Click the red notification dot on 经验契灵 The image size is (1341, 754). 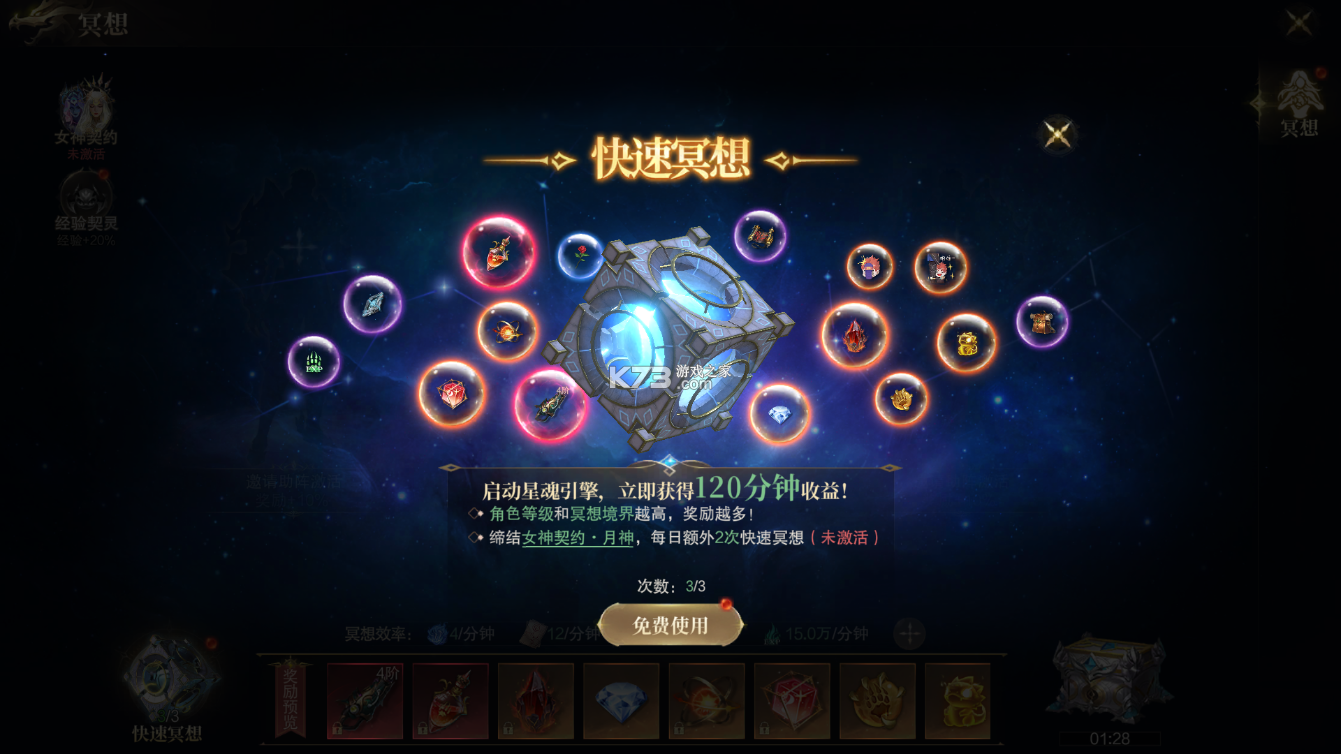click(103, 172)
